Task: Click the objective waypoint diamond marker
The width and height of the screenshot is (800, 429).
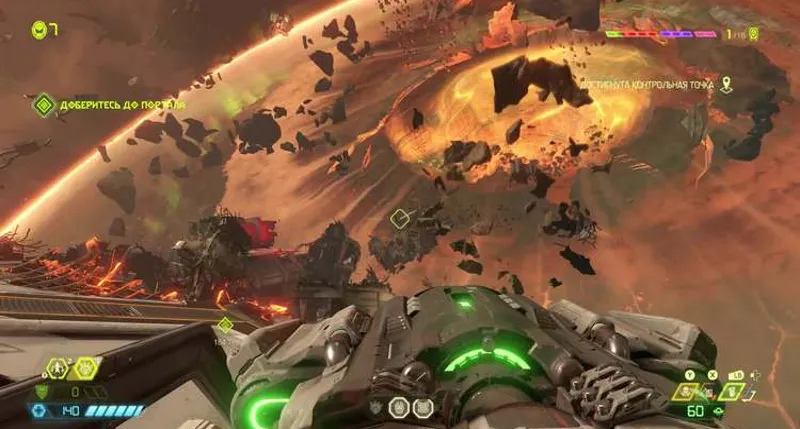Action: [398, 217]
